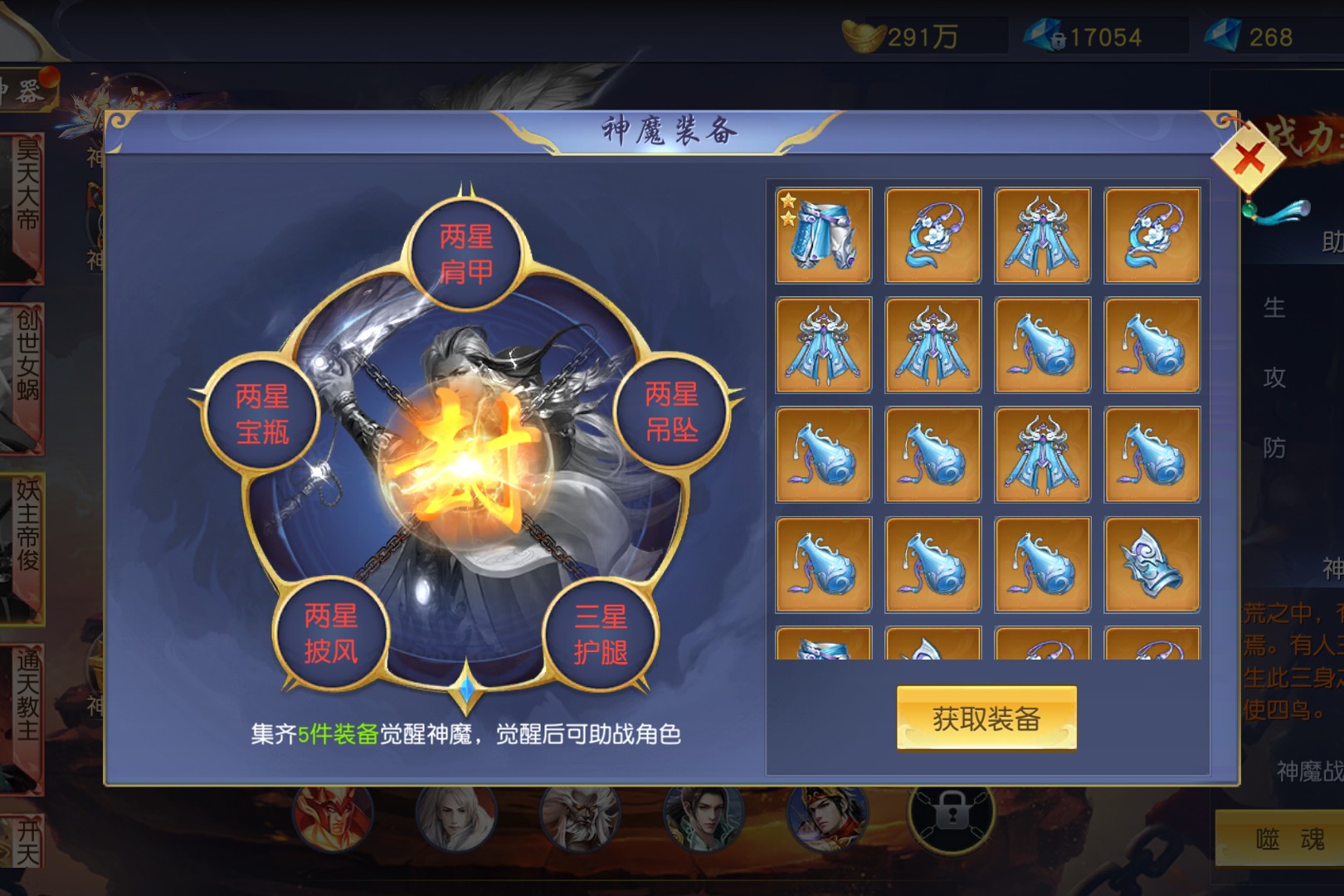Close the 神魔装备 dialog
The width and height of the screenshot is (1344, 896).
click(x=1249, y=157)
